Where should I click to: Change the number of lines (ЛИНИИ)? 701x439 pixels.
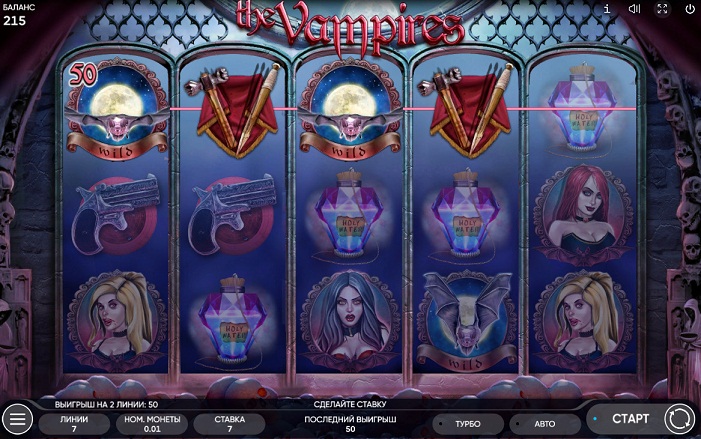[74, 424]
